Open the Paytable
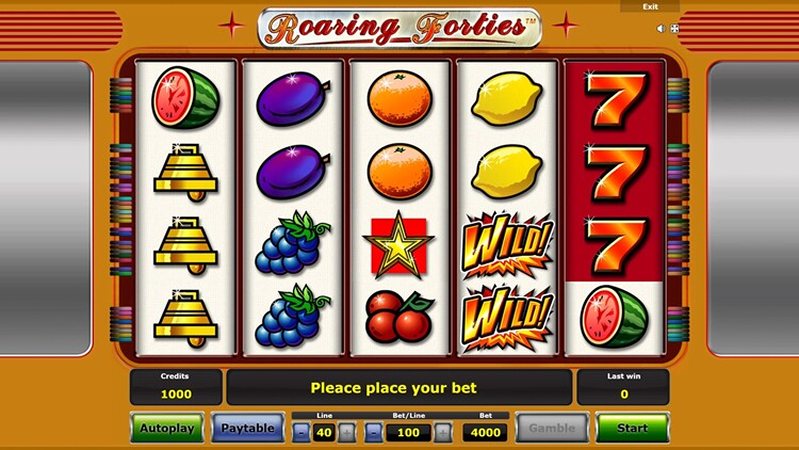 [247, 427]
